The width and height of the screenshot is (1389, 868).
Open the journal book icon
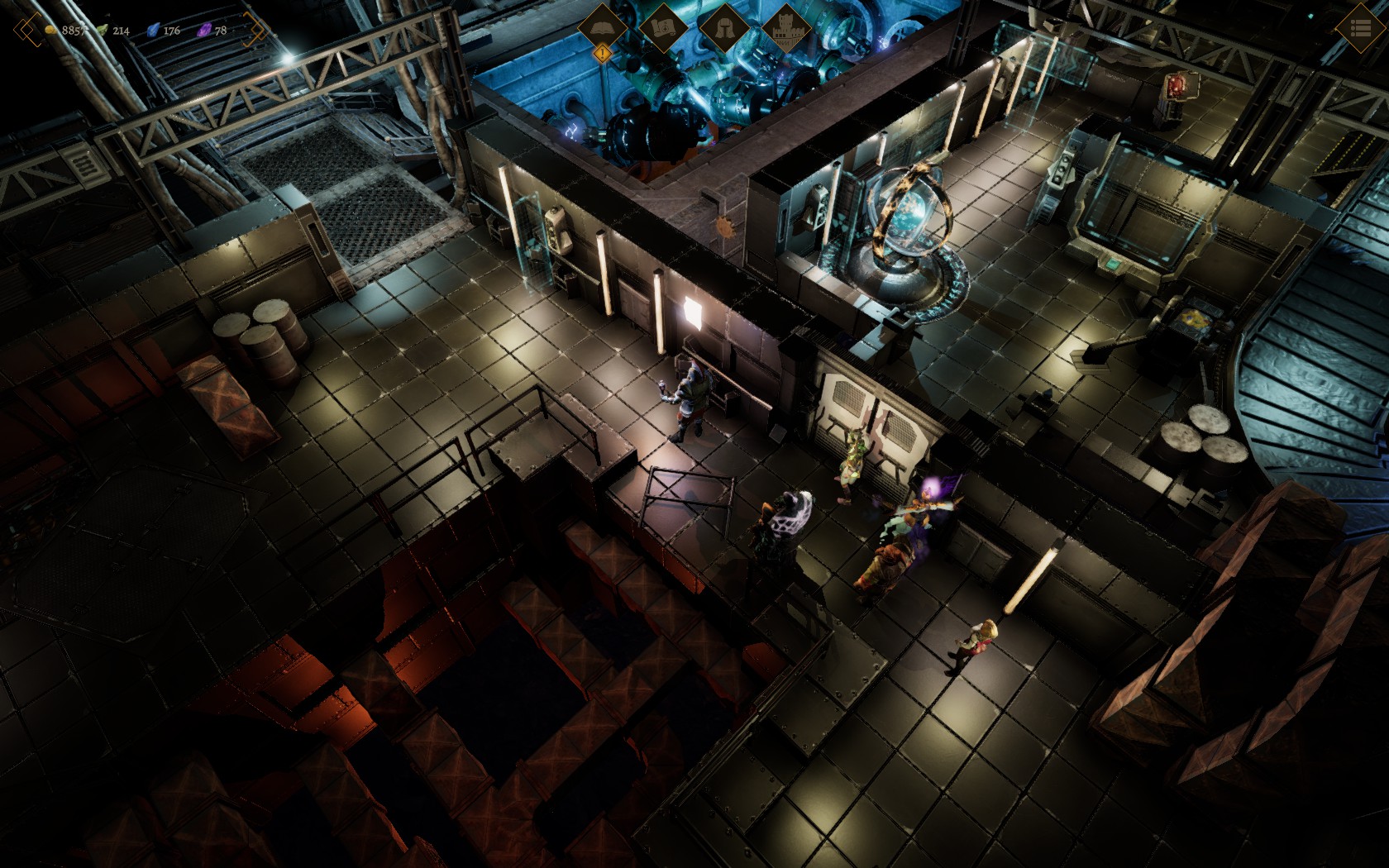pyautogui.click(x=602, y=27)
